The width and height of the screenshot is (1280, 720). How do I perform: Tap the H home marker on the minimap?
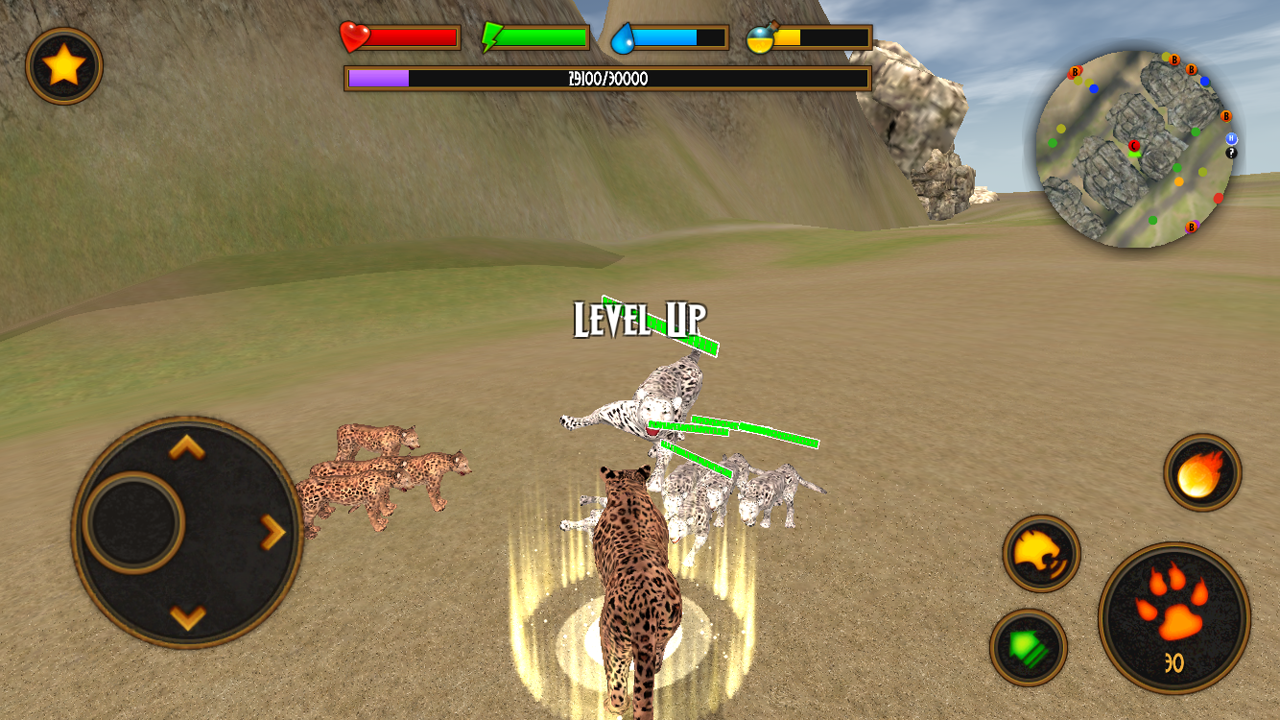click(x=1231, y=139)
